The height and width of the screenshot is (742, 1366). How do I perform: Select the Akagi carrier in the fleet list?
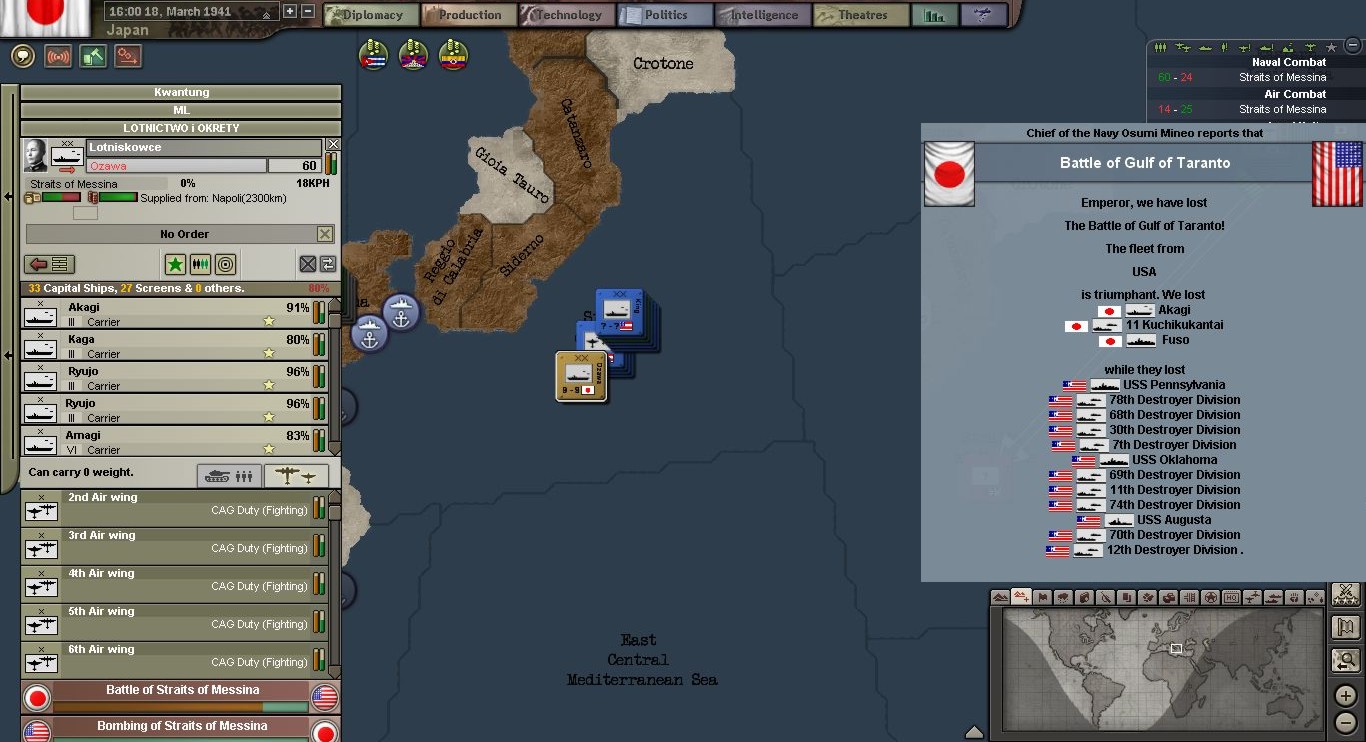pos(170,314)
